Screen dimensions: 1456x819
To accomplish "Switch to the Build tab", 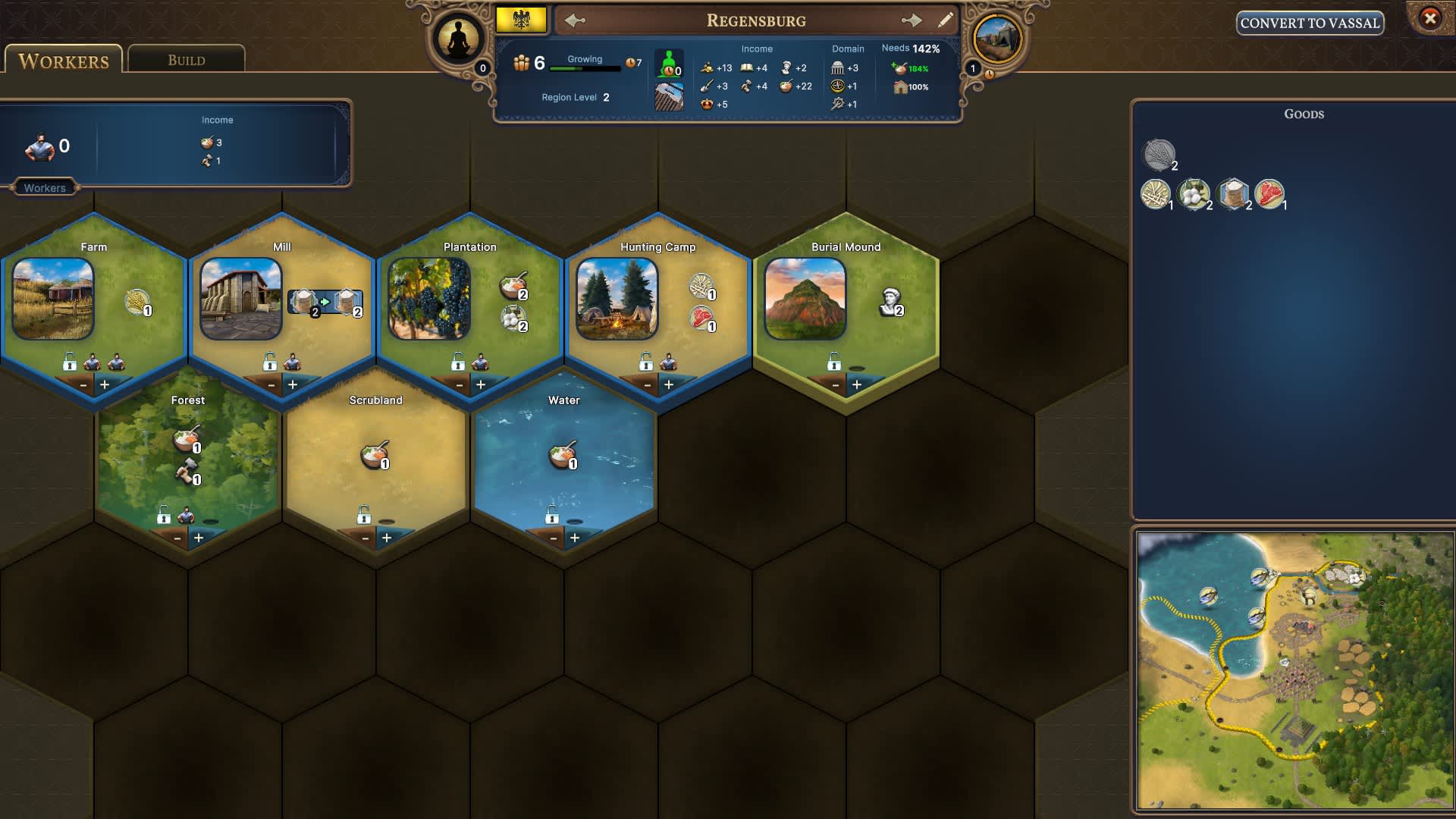I will pos(187,60).
